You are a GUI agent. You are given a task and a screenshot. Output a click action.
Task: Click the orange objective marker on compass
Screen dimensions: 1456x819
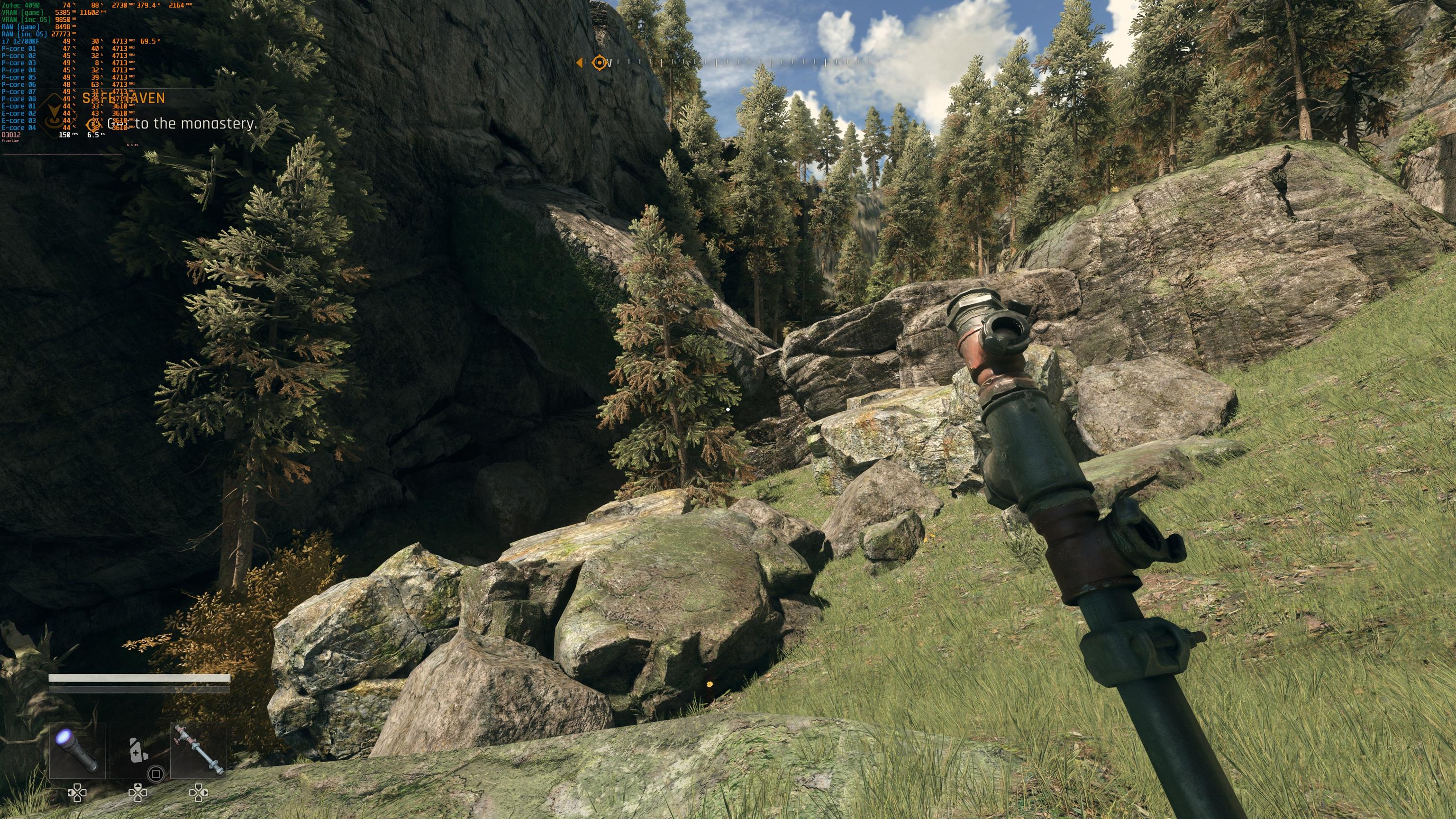599,63
